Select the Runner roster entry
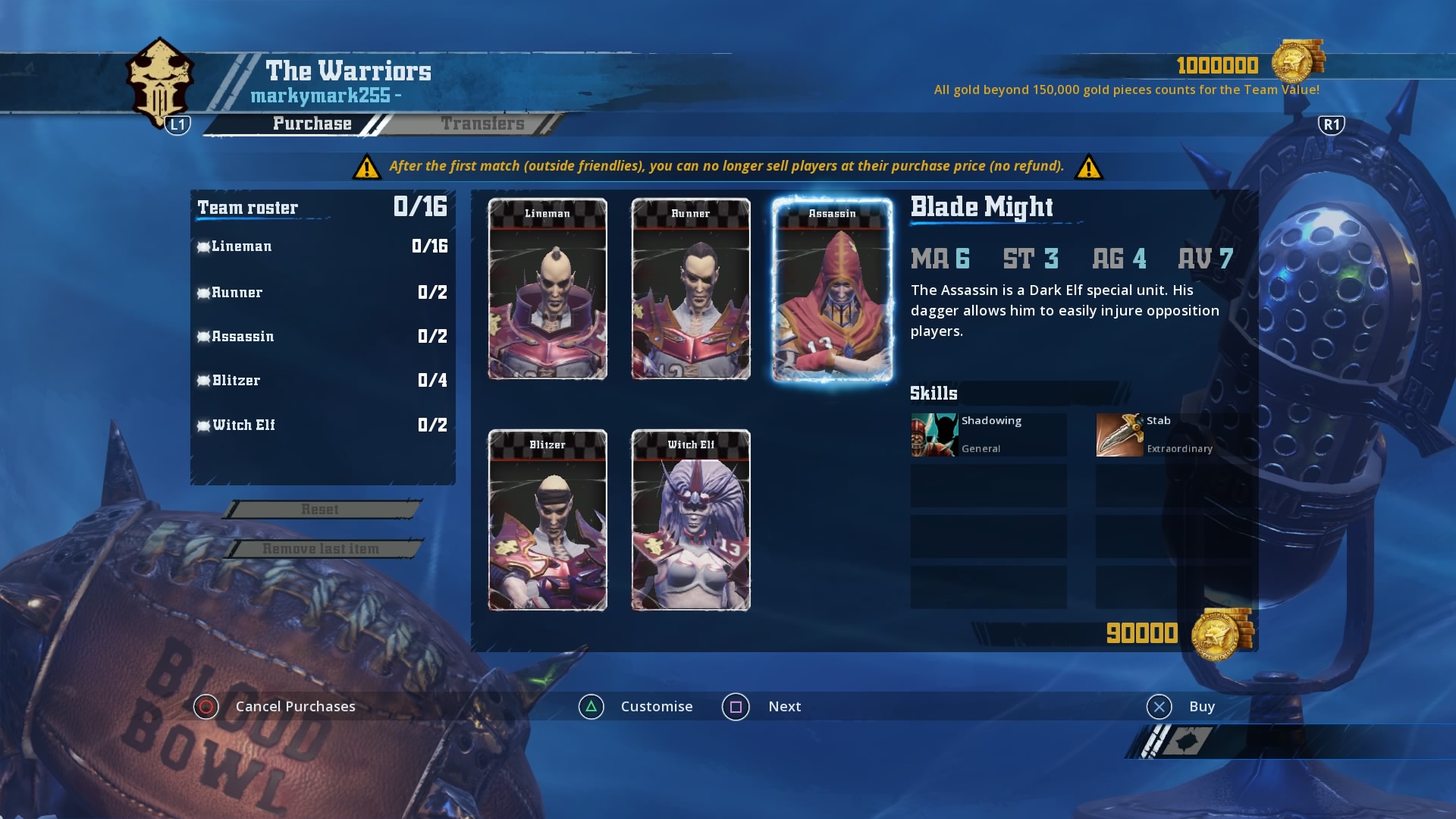 [235, 292]
